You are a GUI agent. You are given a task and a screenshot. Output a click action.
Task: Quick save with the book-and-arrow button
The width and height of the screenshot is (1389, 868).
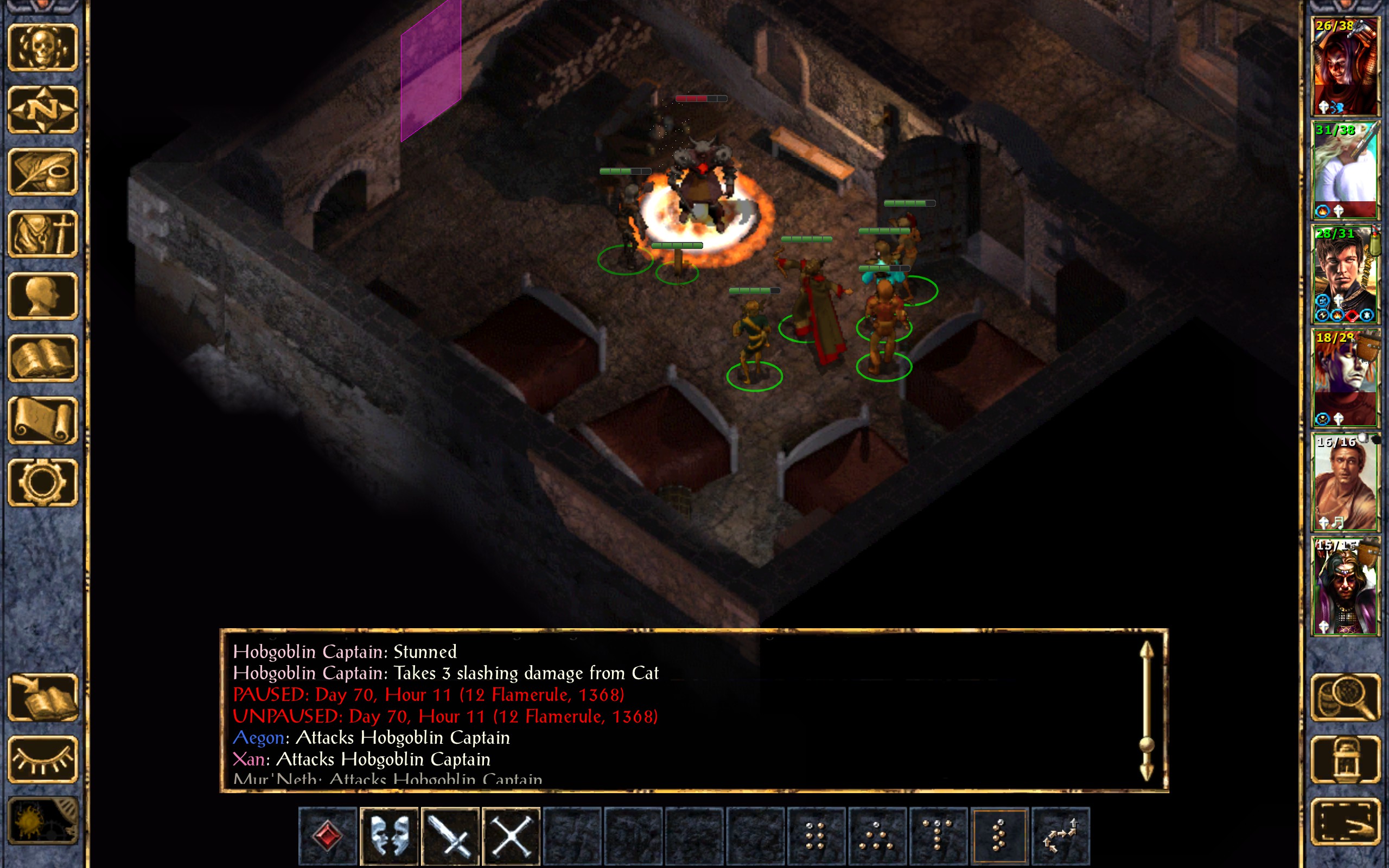pos(43,698)
